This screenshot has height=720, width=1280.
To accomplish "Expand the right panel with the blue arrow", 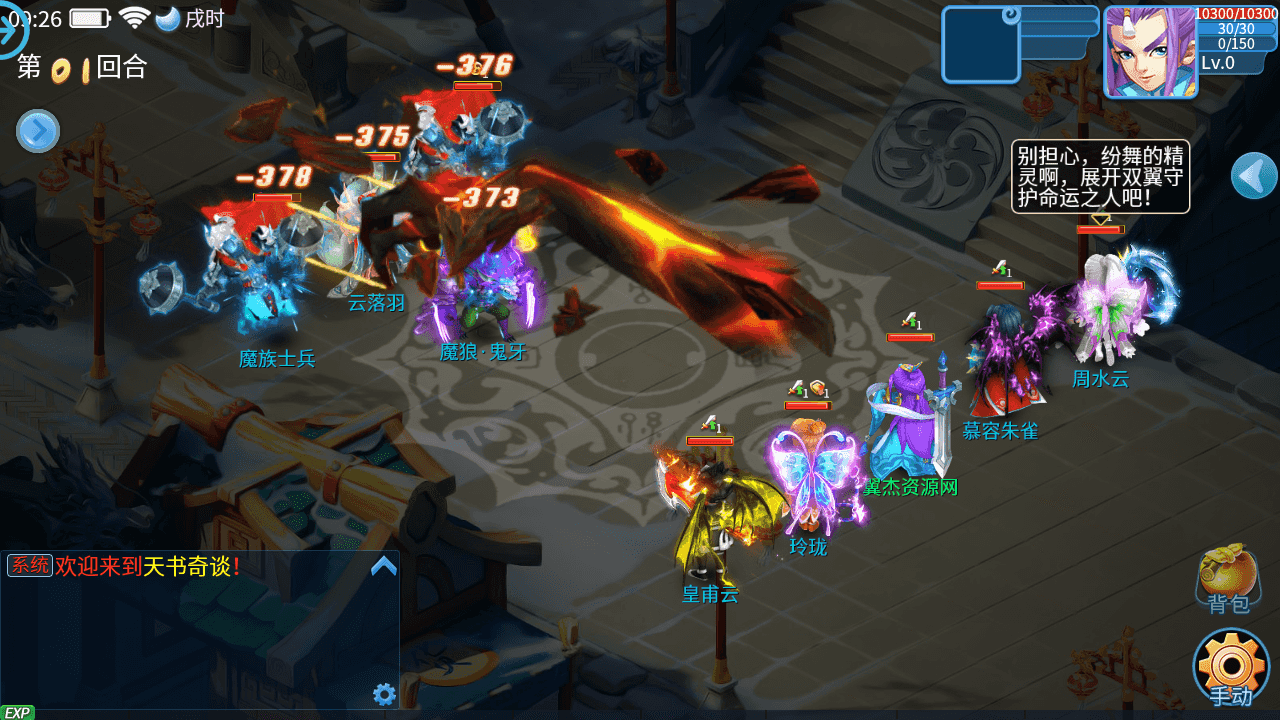I will click(1254, 177).
